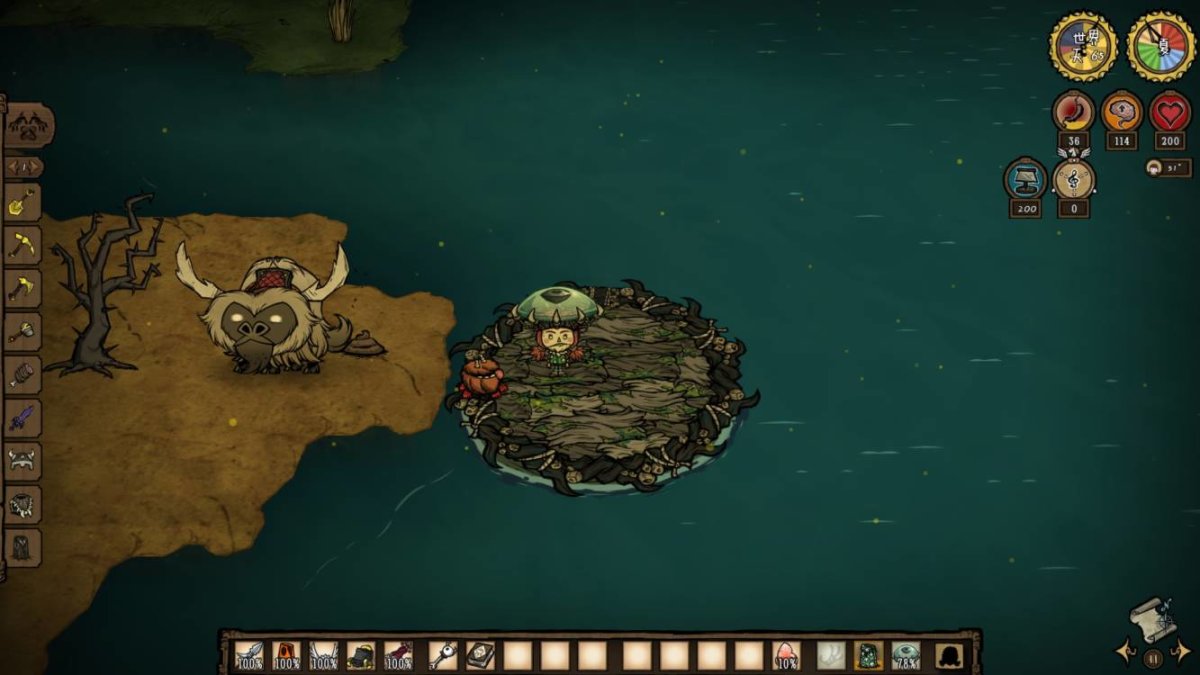Select the hammer crafting recipe

[x=23, y=331]
